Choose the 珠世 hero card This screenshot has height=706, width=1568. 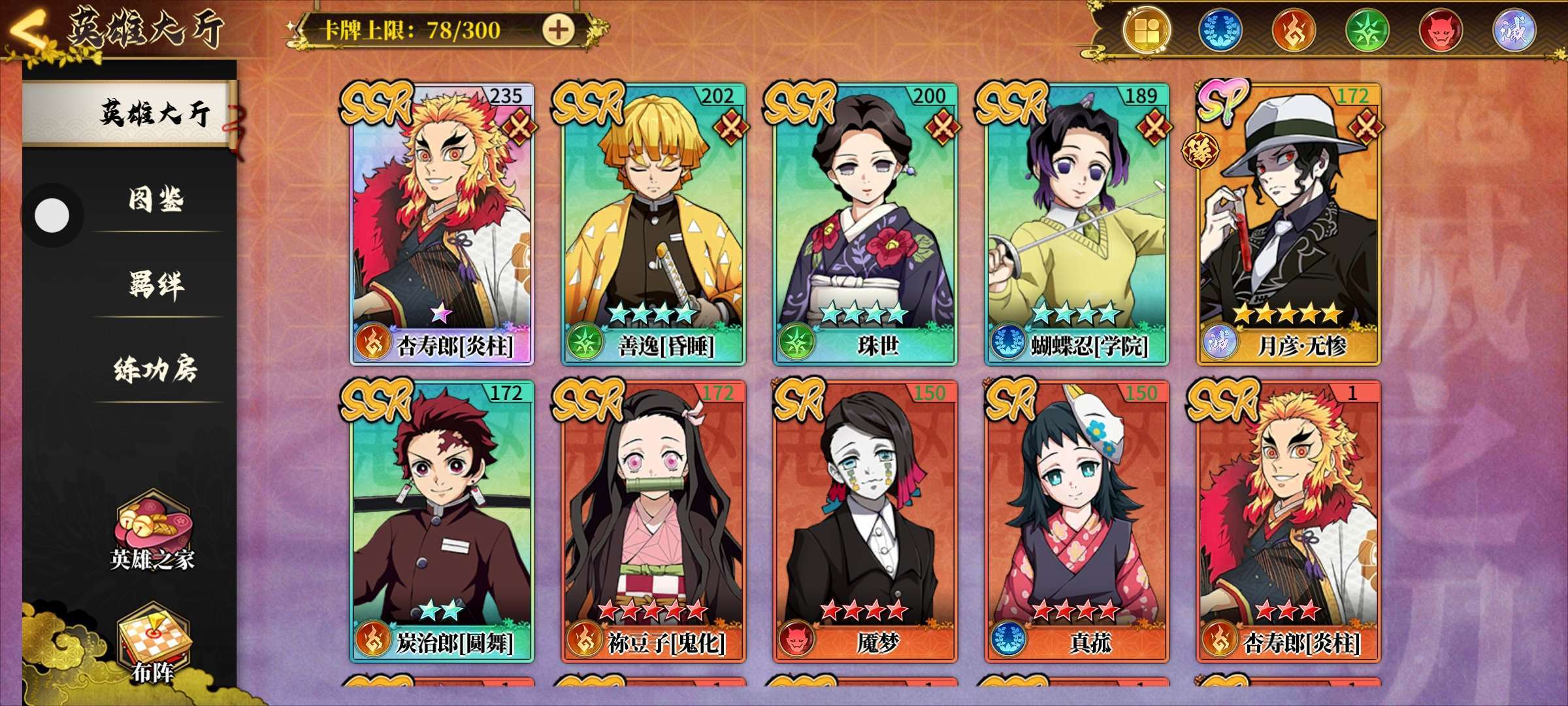(x=865, y=222)
